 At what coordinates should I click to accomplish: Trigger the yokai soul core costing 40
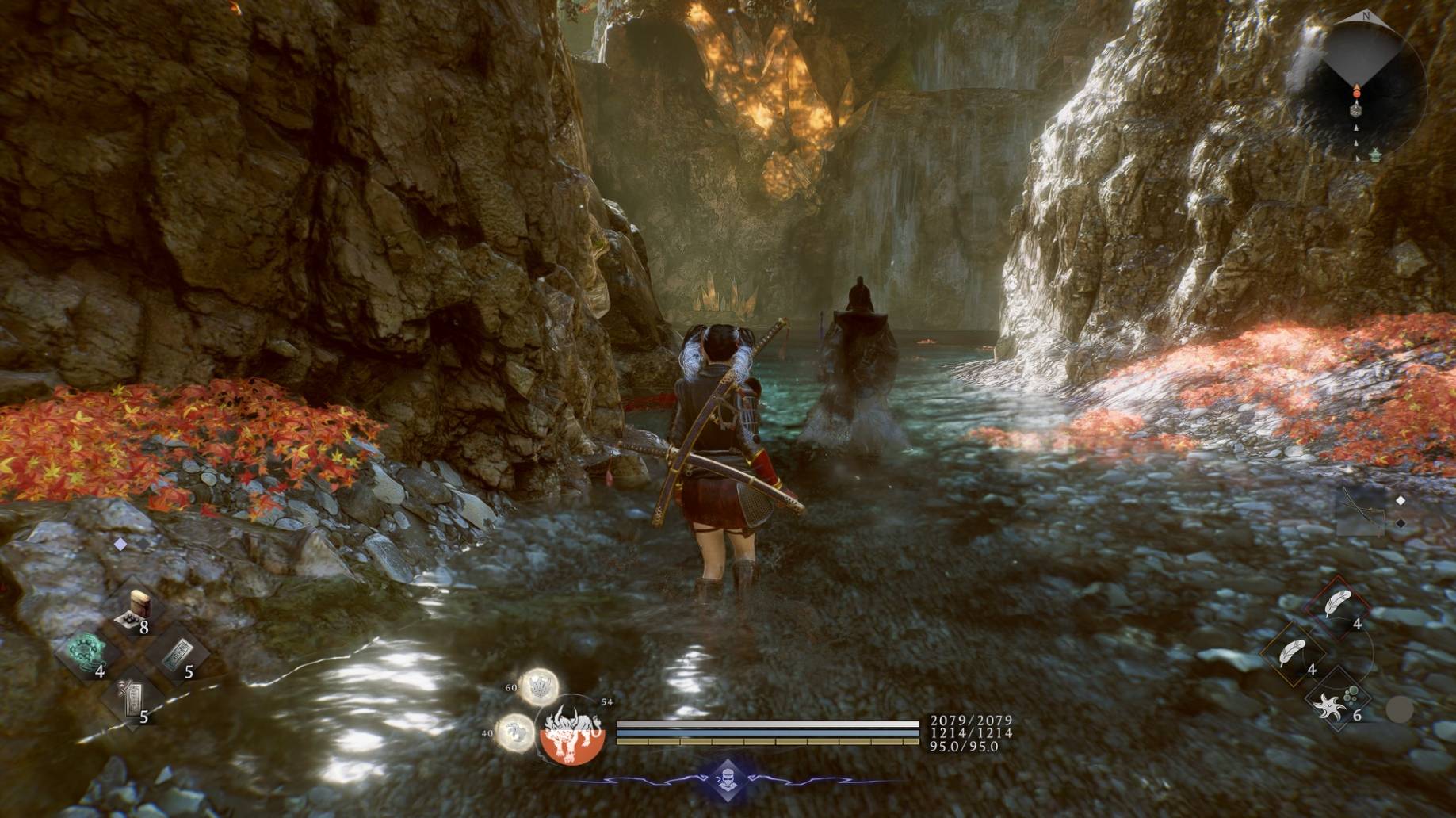[x=515, y=732]
